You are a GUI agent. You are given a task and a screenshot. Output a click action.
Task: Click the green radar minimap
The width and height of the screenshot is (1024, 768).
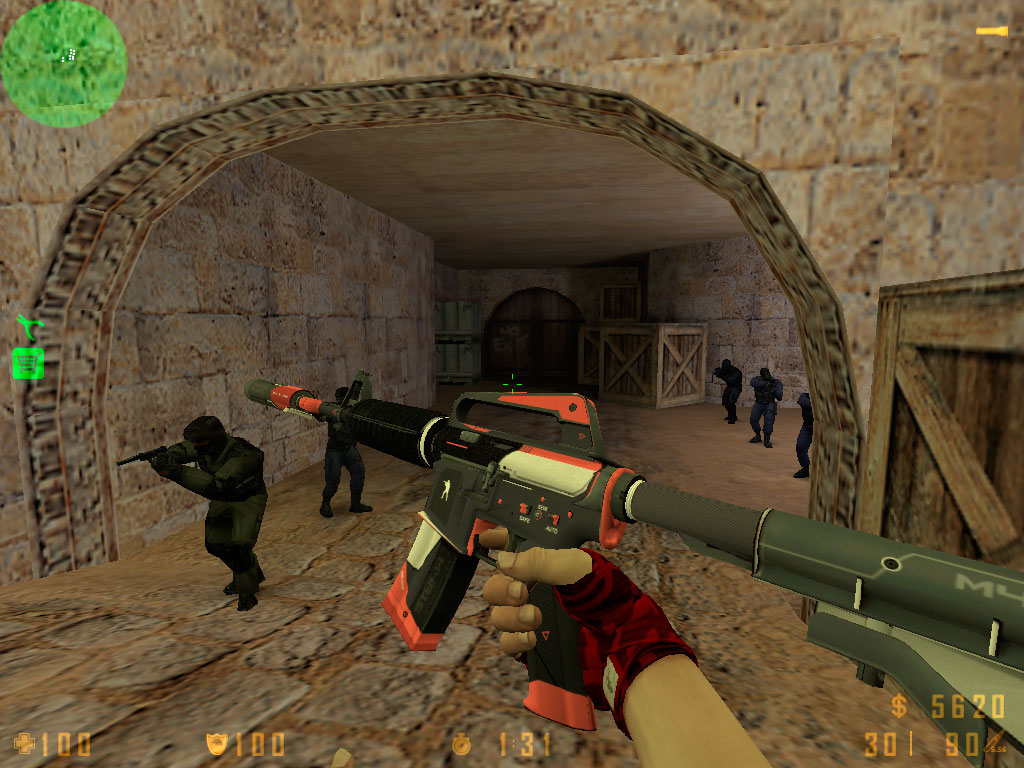pos(64,63)
